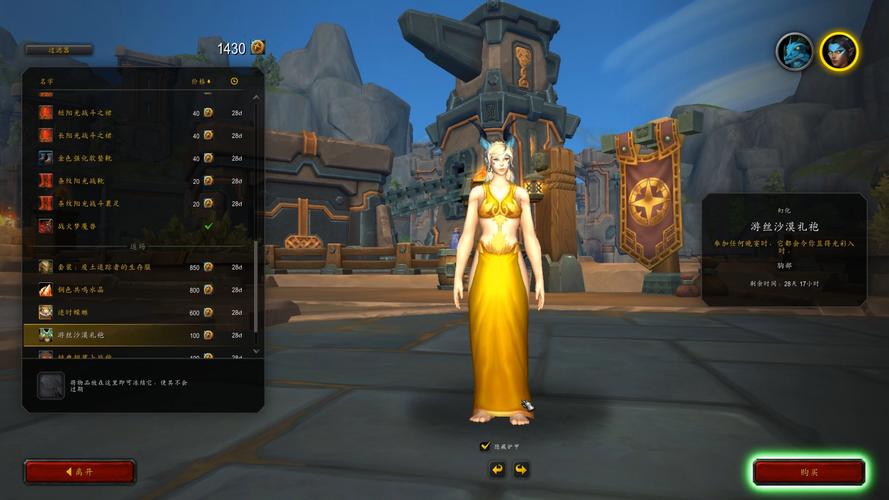Screen dimensions: 889x500
Task: Click the red 购买 purchase button
Action: click(809, 472)
